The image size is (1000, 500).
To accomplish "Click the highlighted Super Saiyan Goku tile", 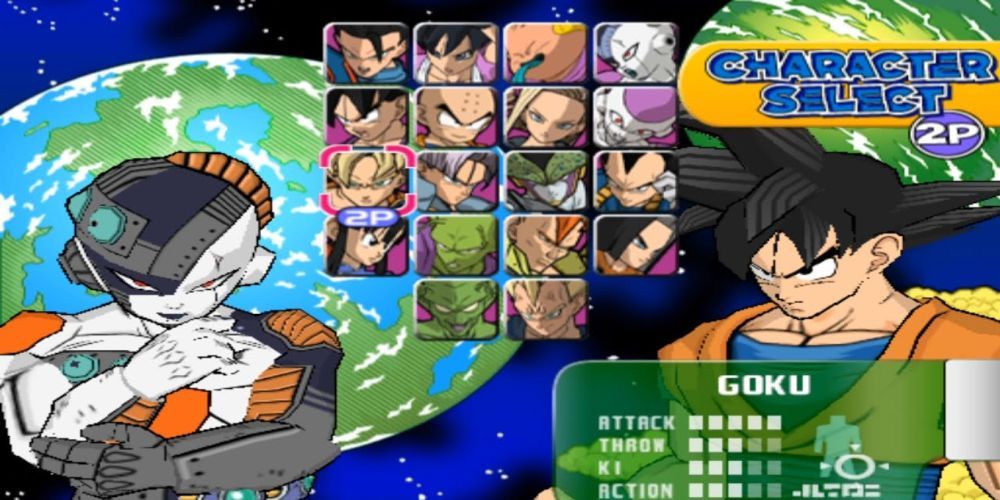I will coord(366,181).
